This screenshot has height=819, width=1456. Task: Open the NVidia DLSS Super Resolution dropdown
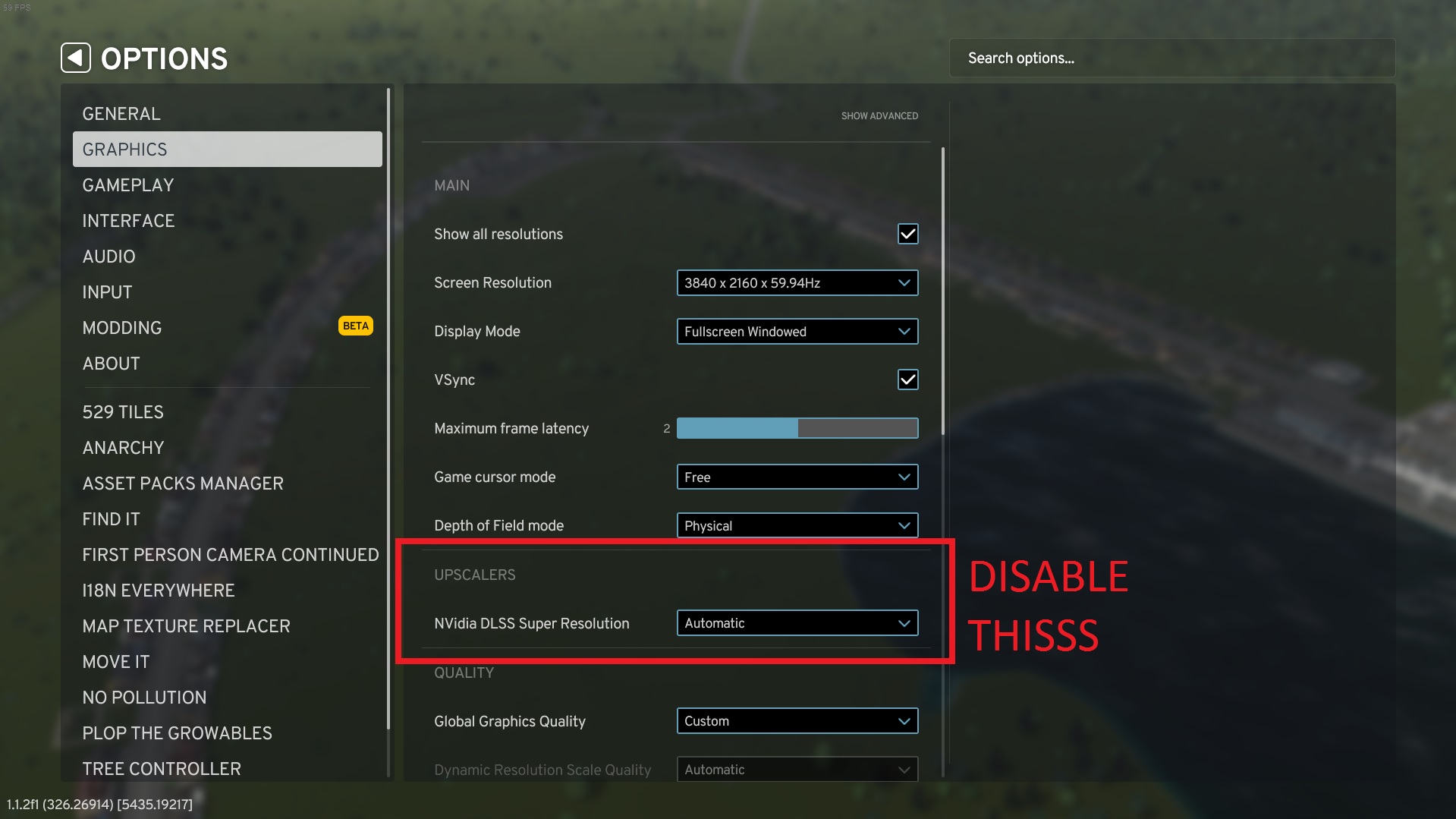796,622
